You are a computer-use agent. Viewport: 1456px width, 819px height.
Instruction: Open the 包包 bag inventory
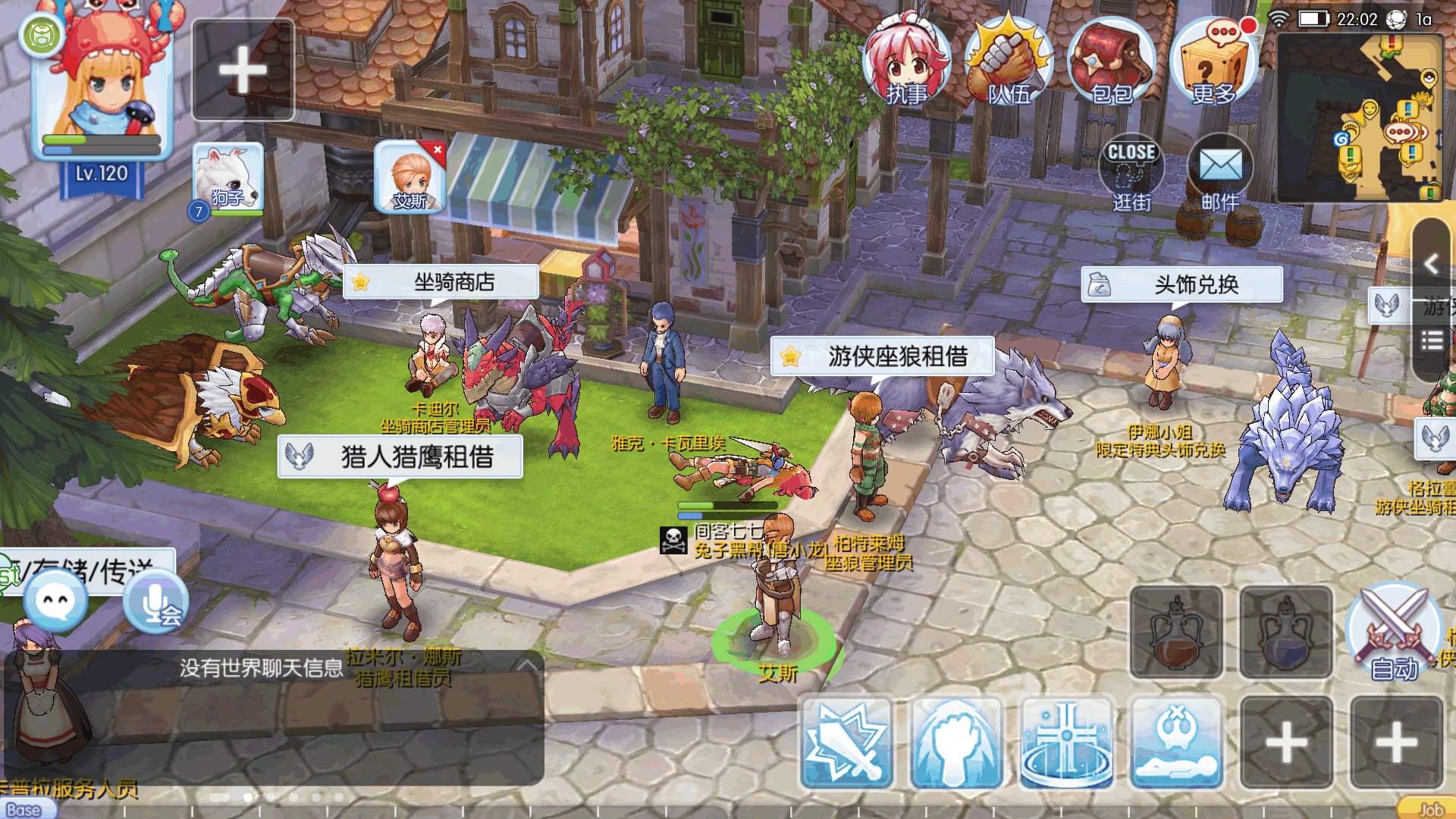[1111, 62]
